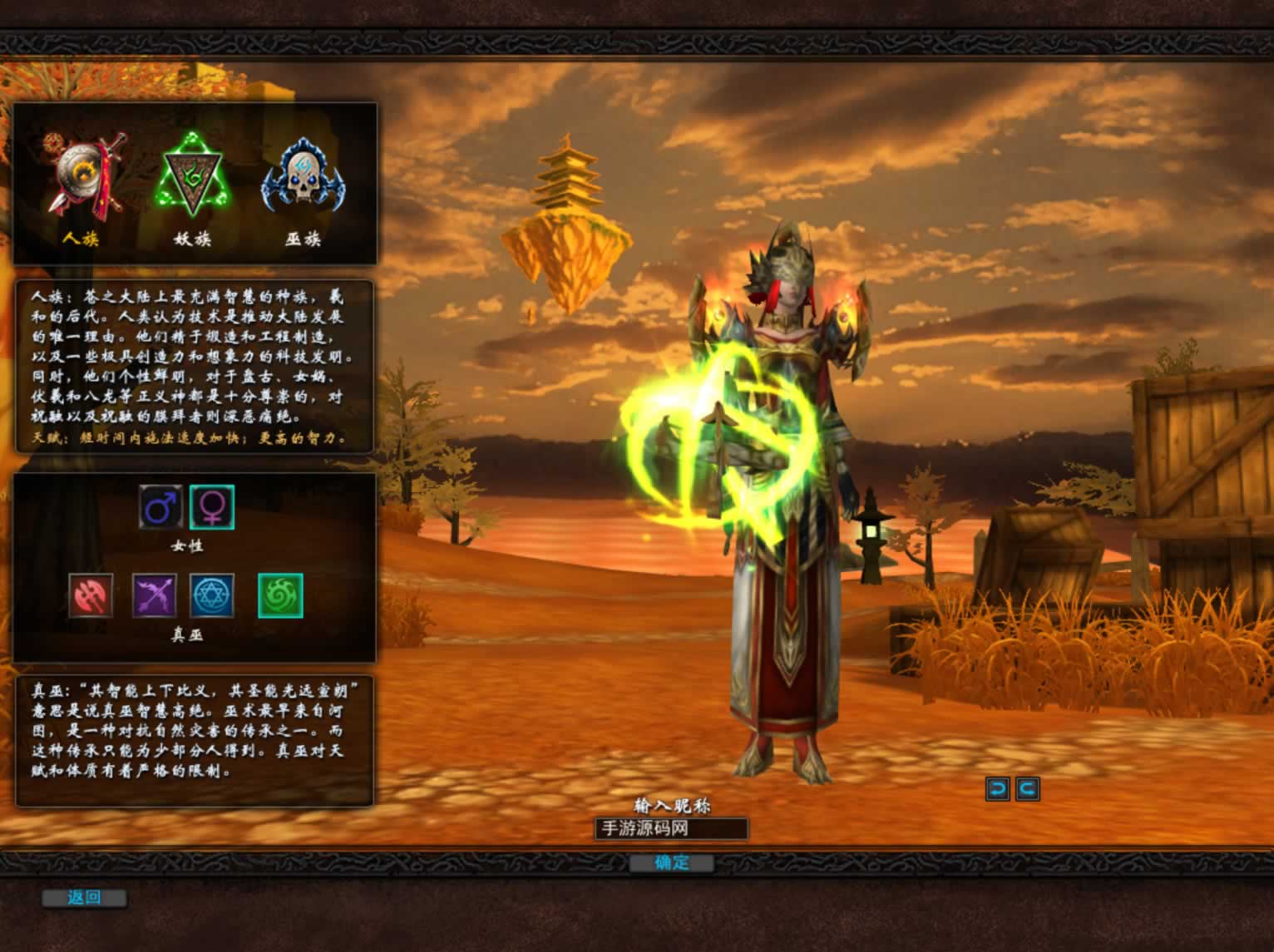Select the female gender icon
The width and height of the screenshot is (1274, 952).
click(x=212, y=506)
